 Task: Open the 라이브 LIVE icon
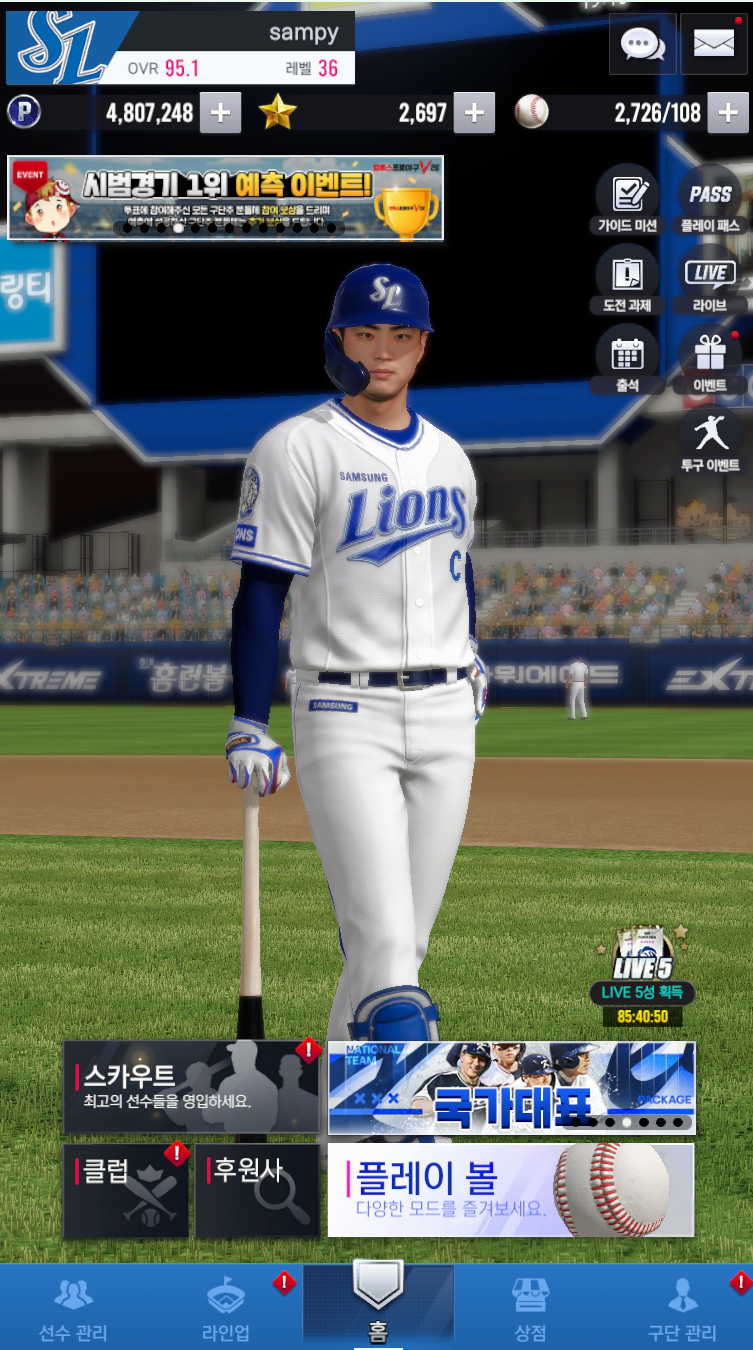click(x=710, y=279)
